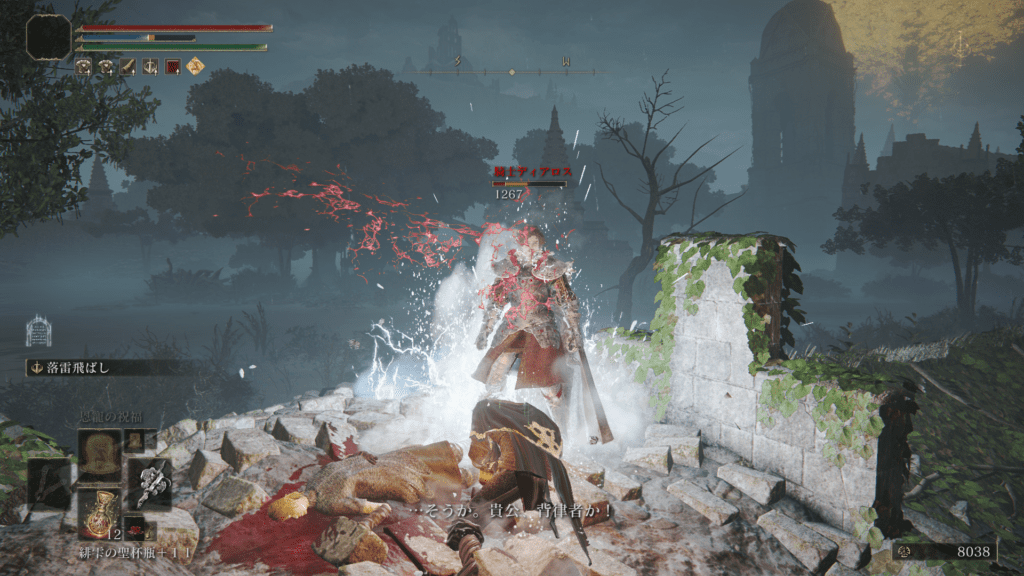The width and height of the screenshot is (1024, 576).
Task: Click the white gate-shaped icon
Action: 38,331
